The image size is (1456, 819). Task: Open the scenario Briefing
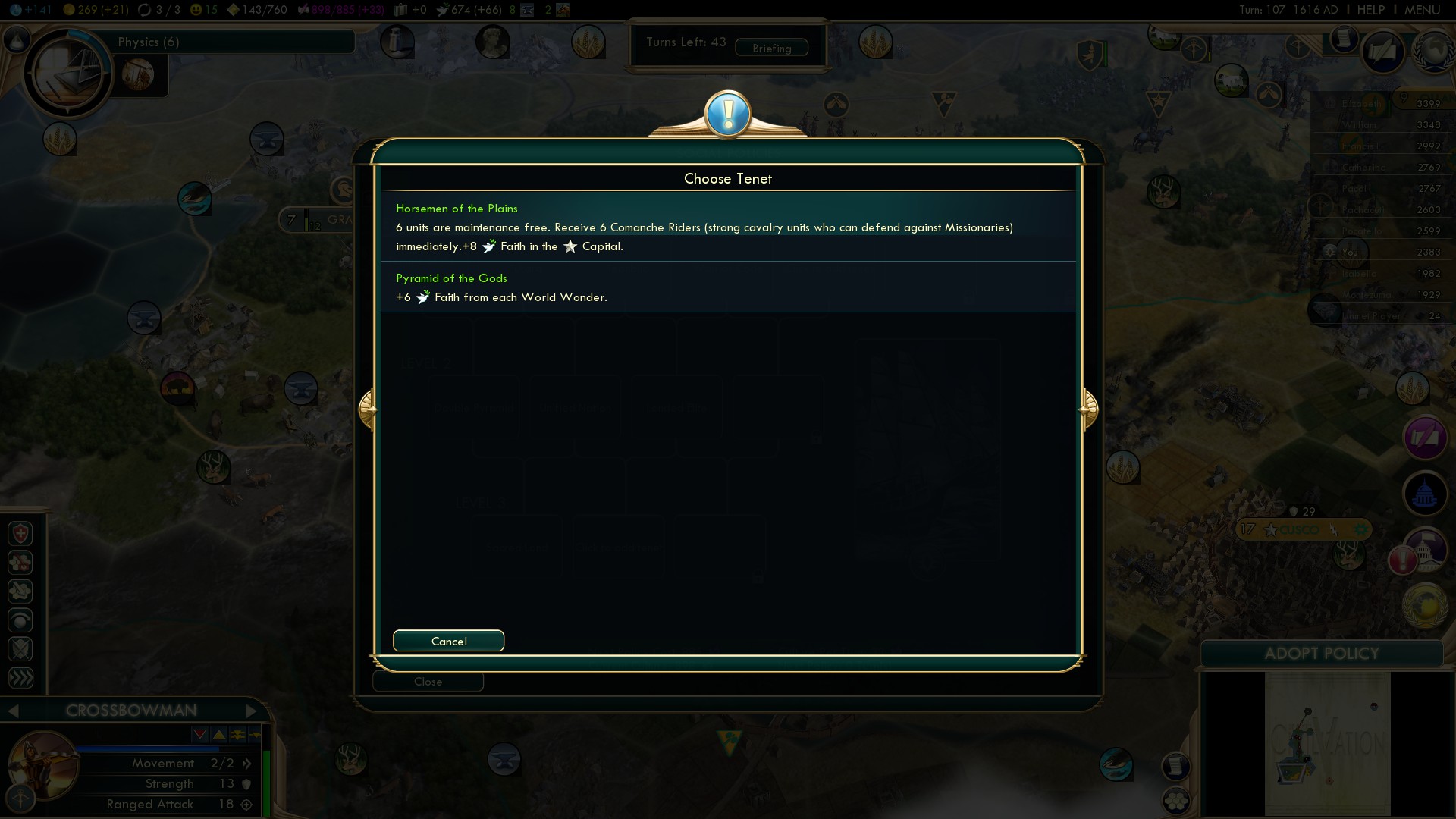[x=771, y=48]
